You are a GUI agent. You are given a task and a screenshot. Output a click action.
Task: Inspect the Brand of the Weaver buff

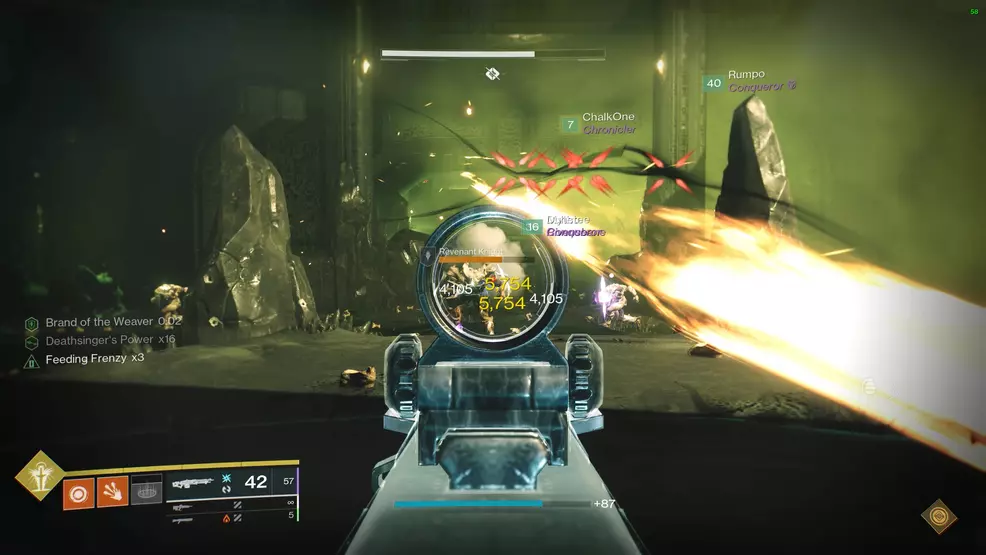pos(105,323)
